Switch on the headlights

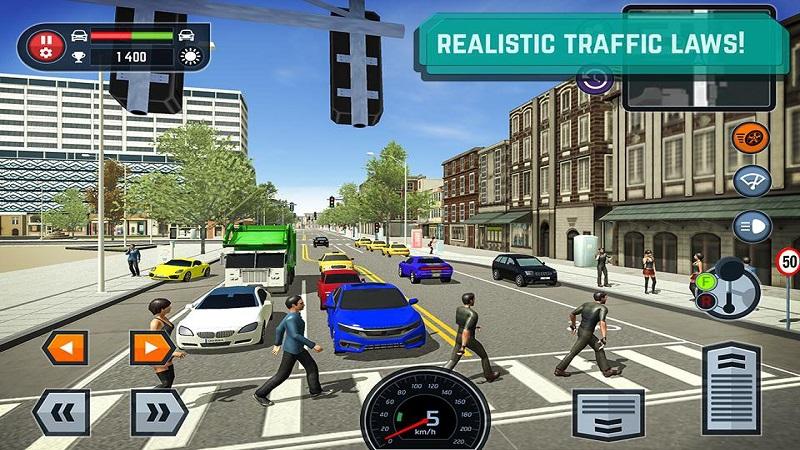click(750, 226)
